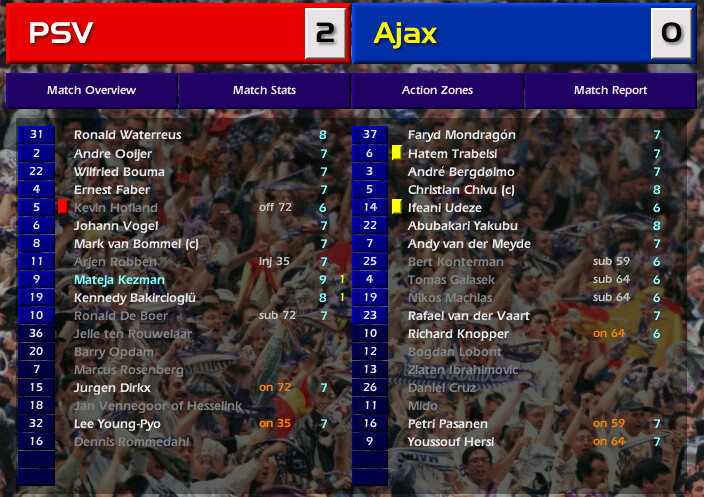The height and width of the screenshot is (497, 704).
Task: Select player Mateja Kezman
Action: point(119,280)
